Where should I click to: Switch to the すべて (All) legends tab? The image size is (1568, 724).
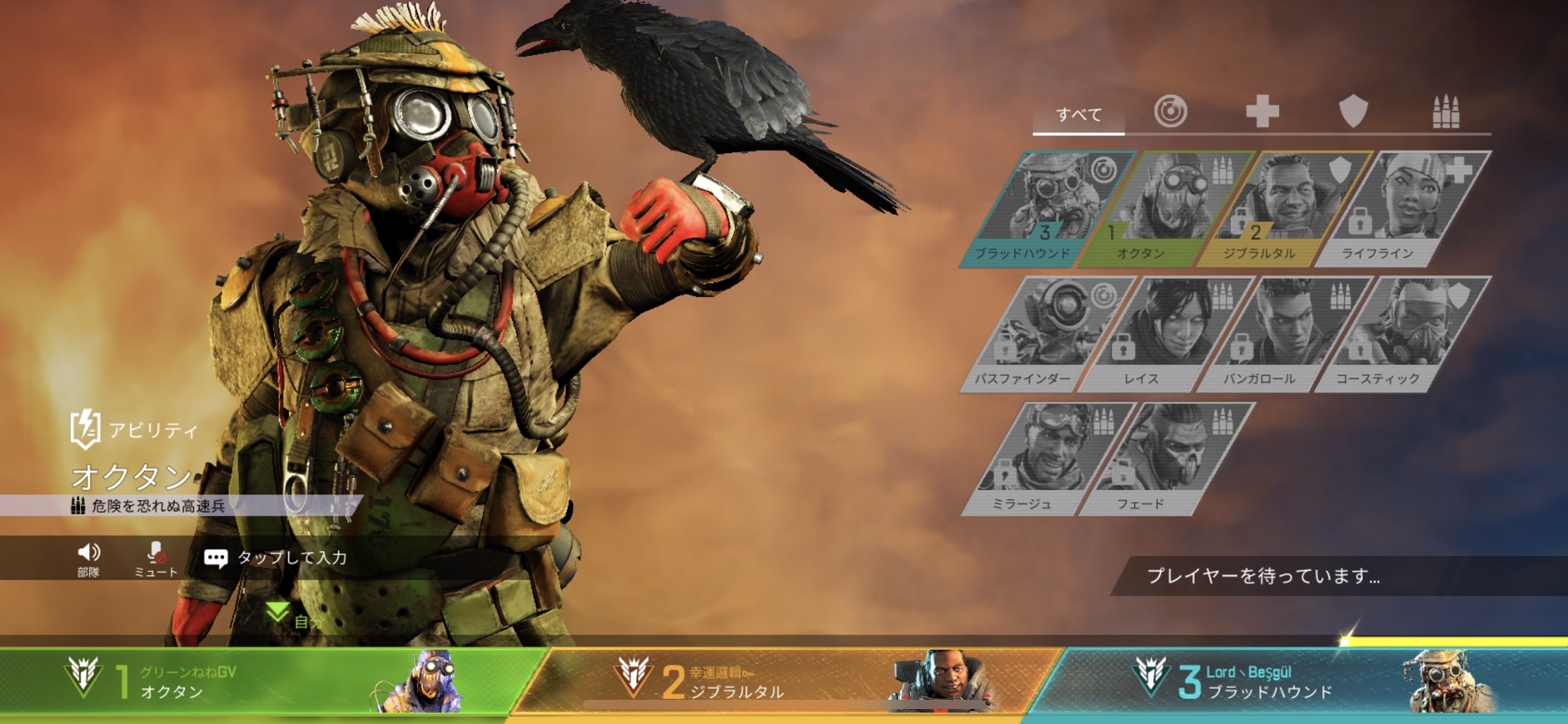1078,114
